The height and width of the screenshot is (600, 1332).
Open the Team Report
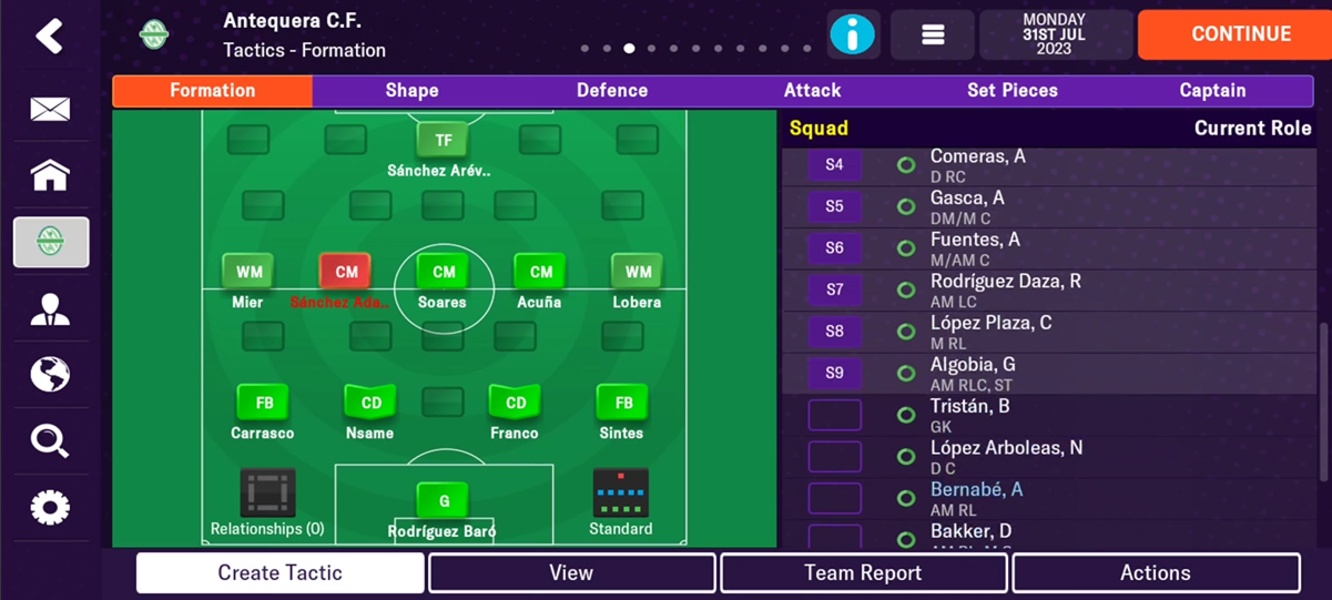click(863, 573)
